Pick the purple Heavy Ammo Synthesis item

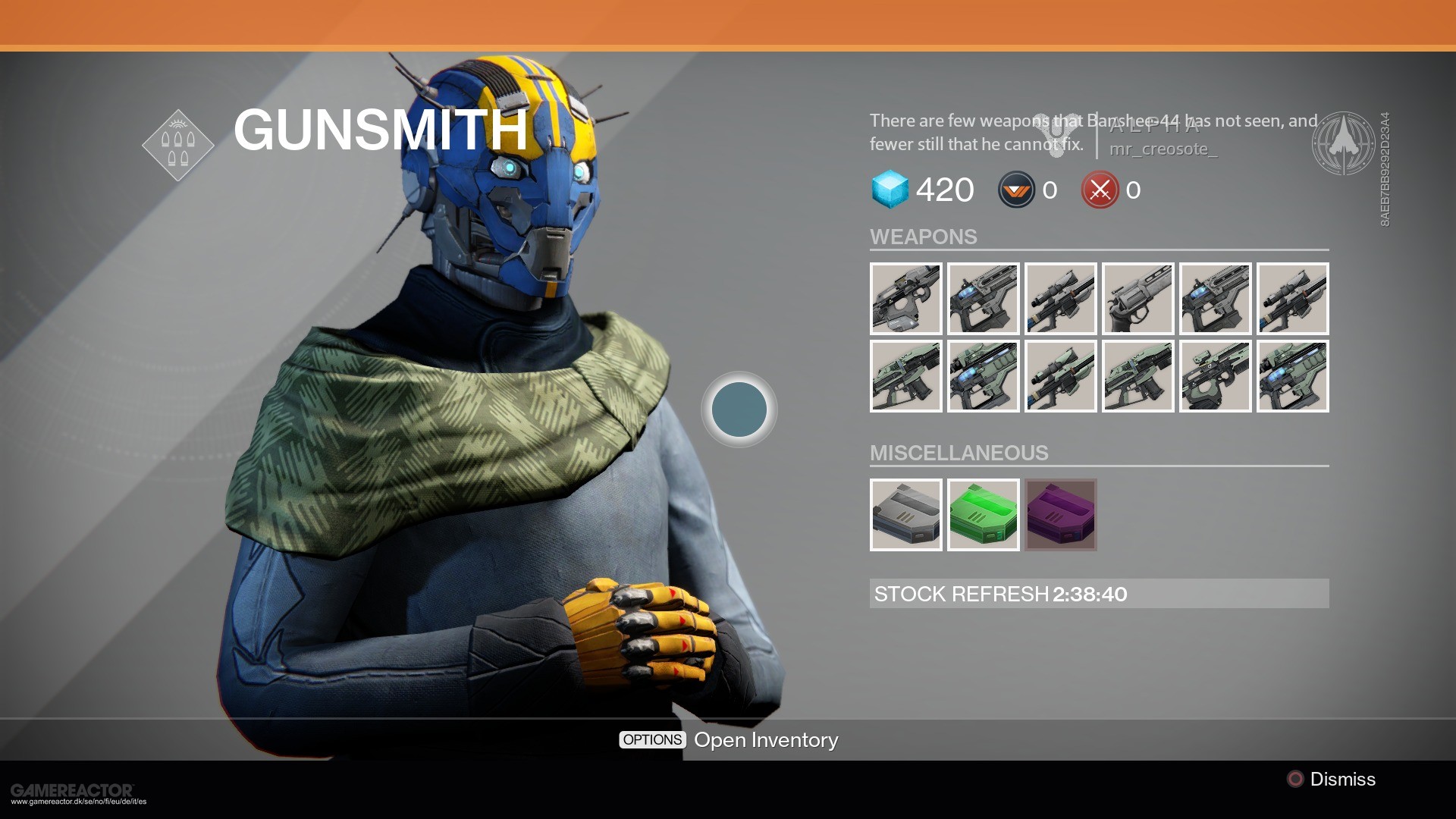1061,515
